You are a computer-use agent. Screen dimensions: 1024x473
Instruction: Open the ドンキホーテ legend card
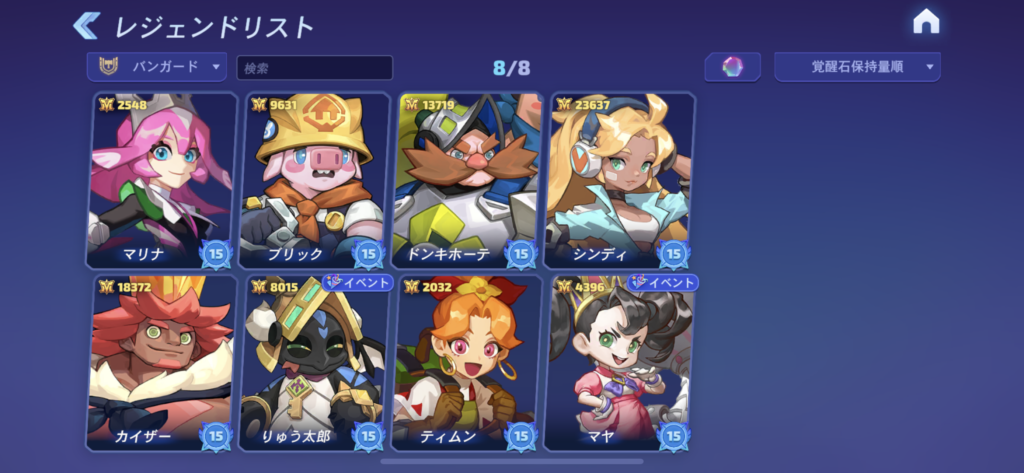coord(467,181)
